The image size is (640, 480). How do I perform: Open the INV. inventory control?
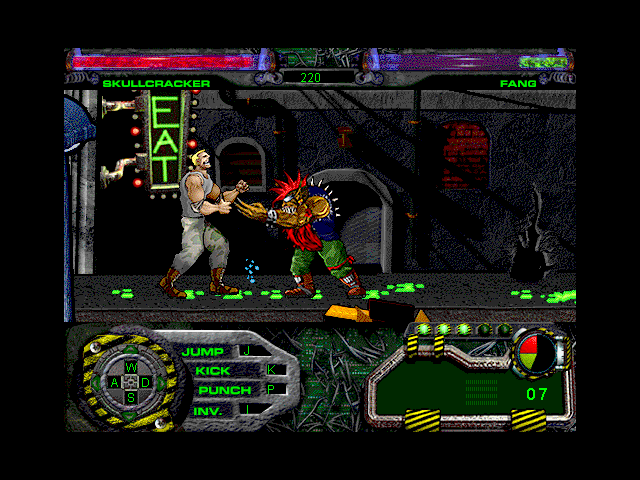[x=207, y=410]
